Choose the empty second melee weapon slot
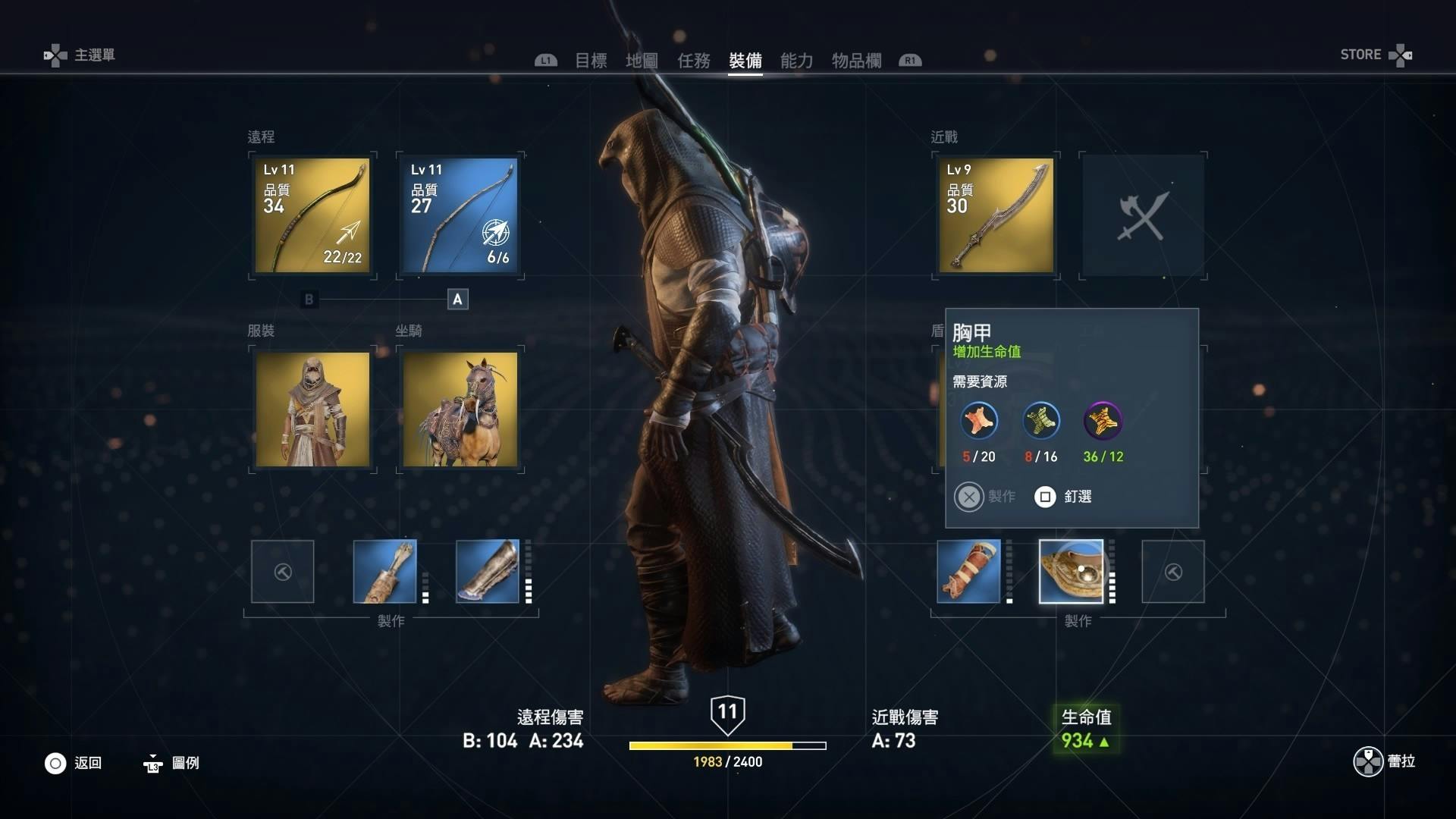This screenshot has width=1456, height=819. click(x=1143, y=215)
